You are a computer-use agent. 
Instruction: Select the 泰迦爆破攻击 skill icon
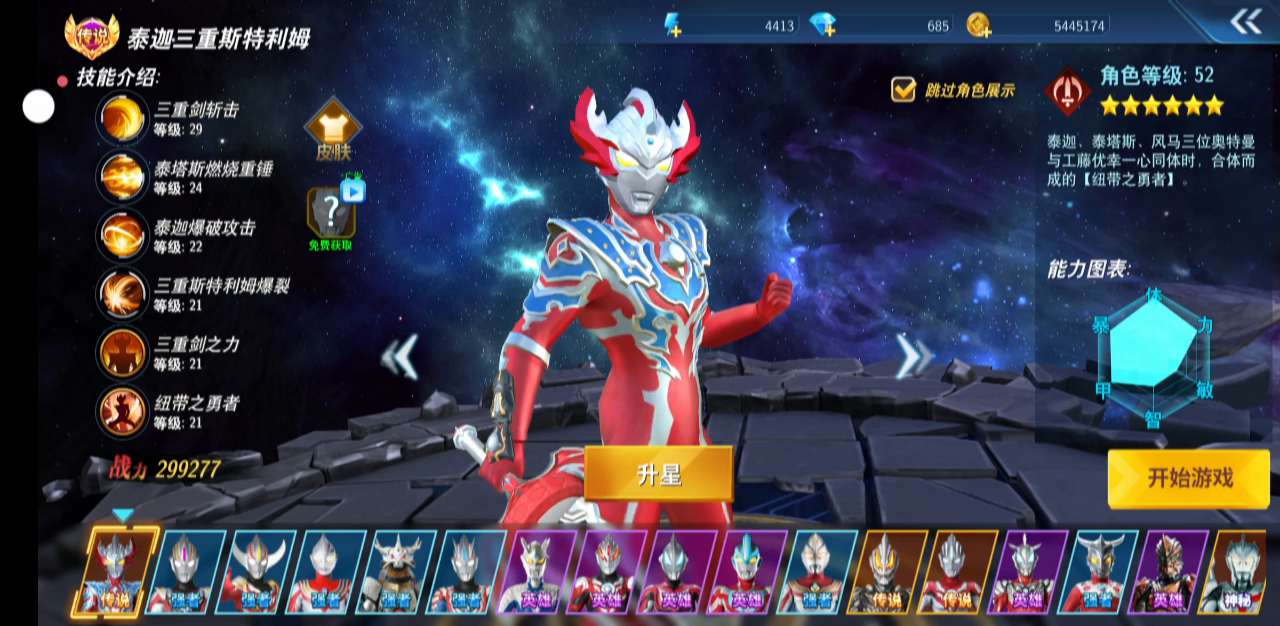click(122, 235)
